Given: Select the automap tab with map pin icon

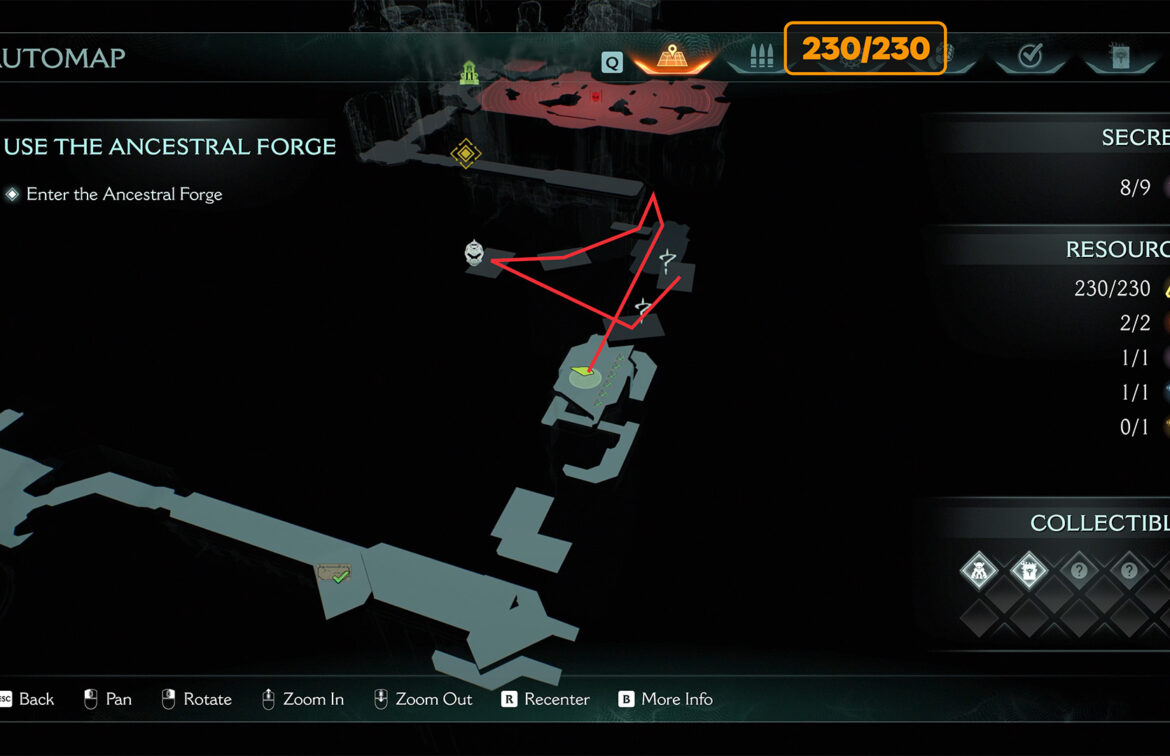Looking at the screenshot, I should tap(672, 56).
